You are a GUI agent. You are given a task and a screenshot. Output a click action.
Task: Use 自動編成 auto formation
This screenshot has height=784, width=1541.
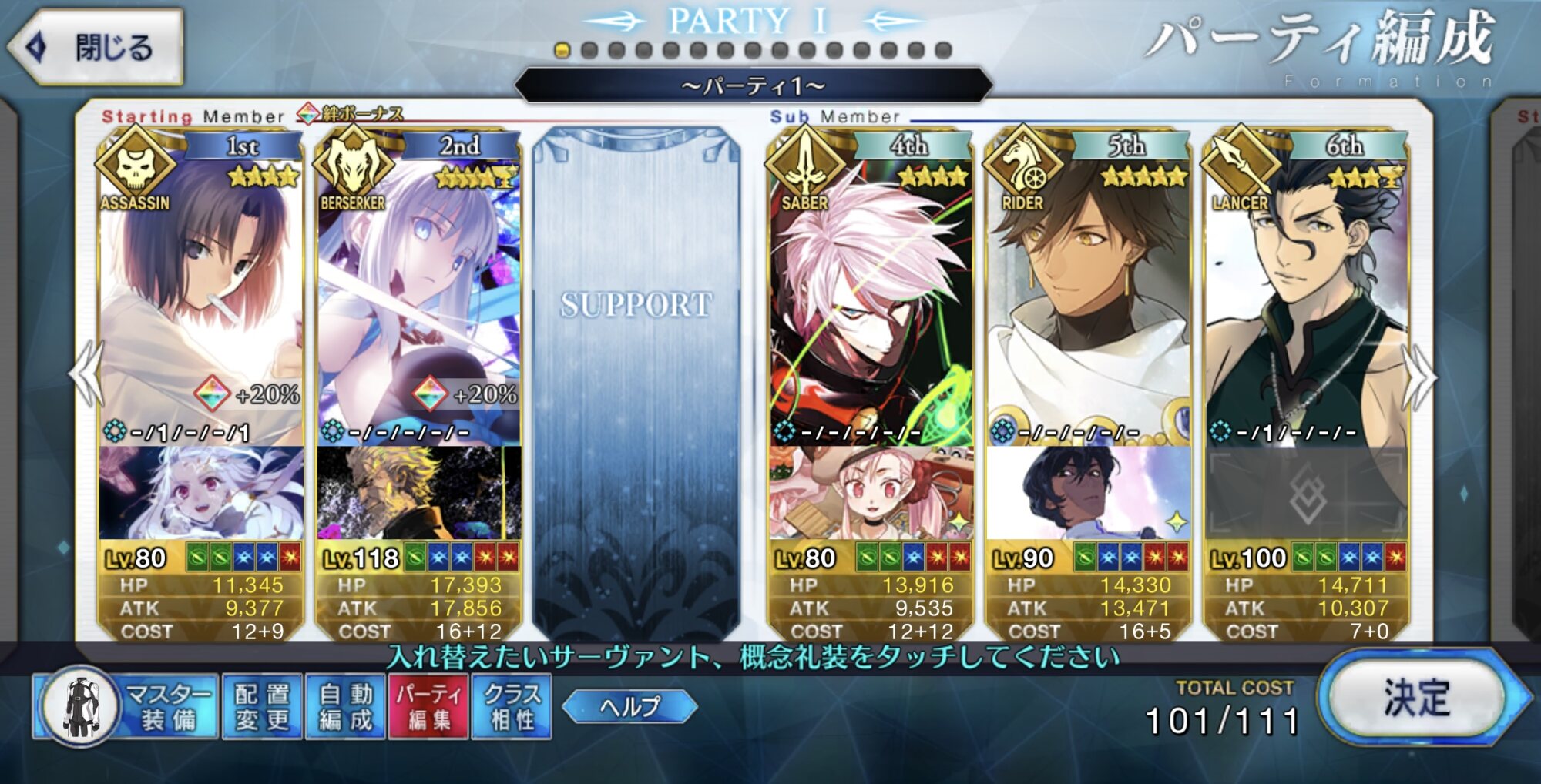tap(345, 706)
